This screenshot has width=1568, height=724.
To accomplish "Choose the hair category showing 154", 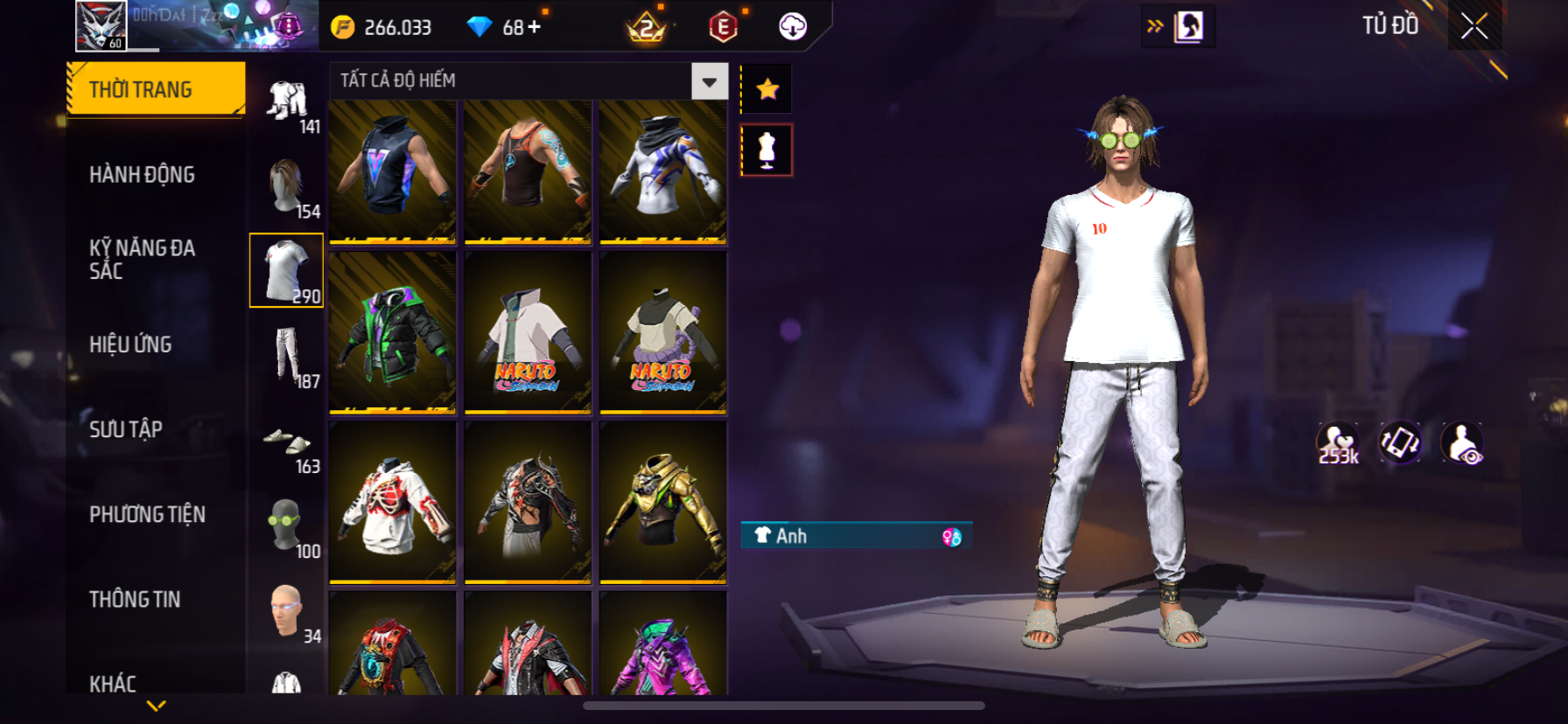I will [x=287, y=186].
